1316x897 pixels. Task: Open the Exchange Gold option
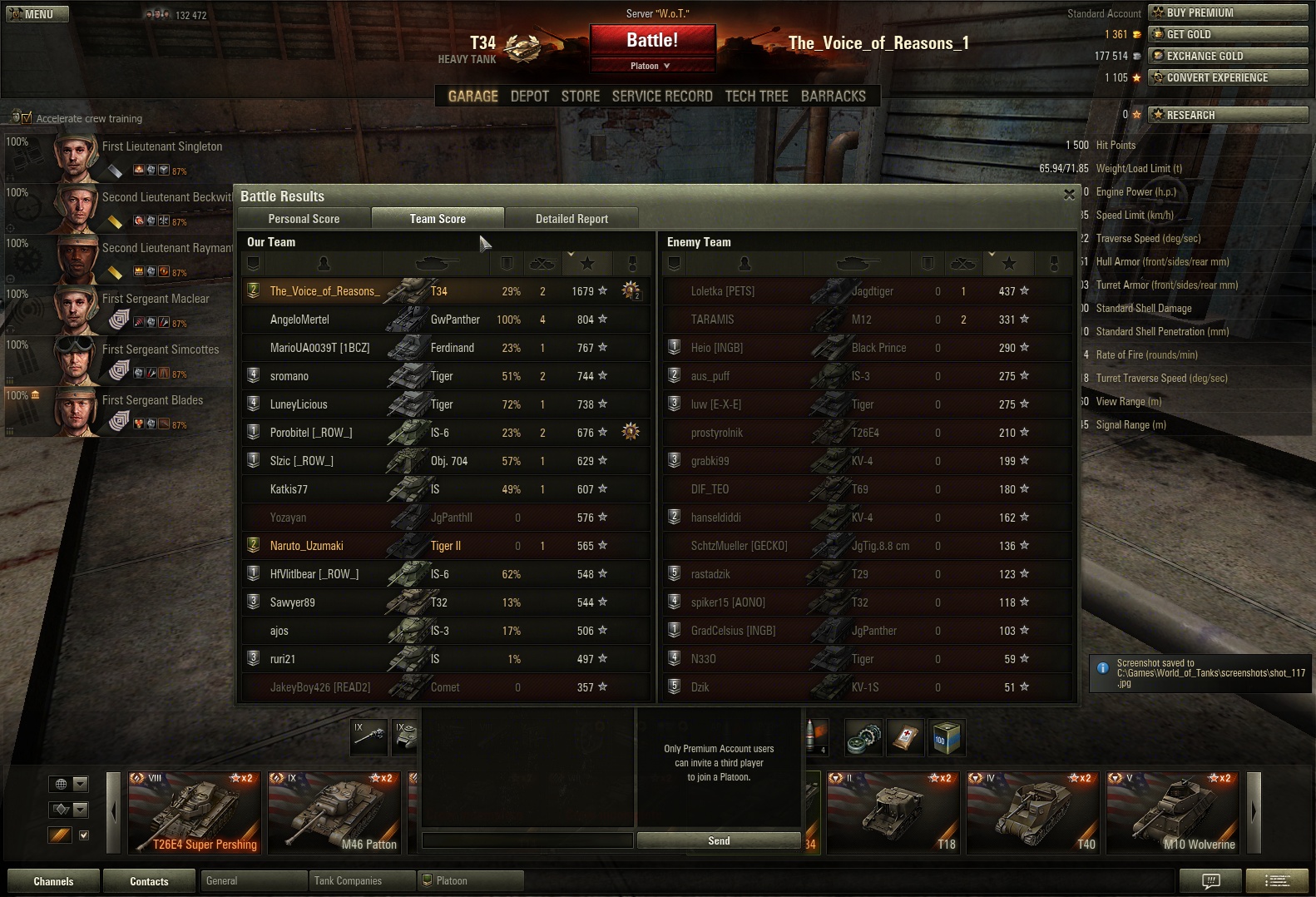[x=1227, y=56]
